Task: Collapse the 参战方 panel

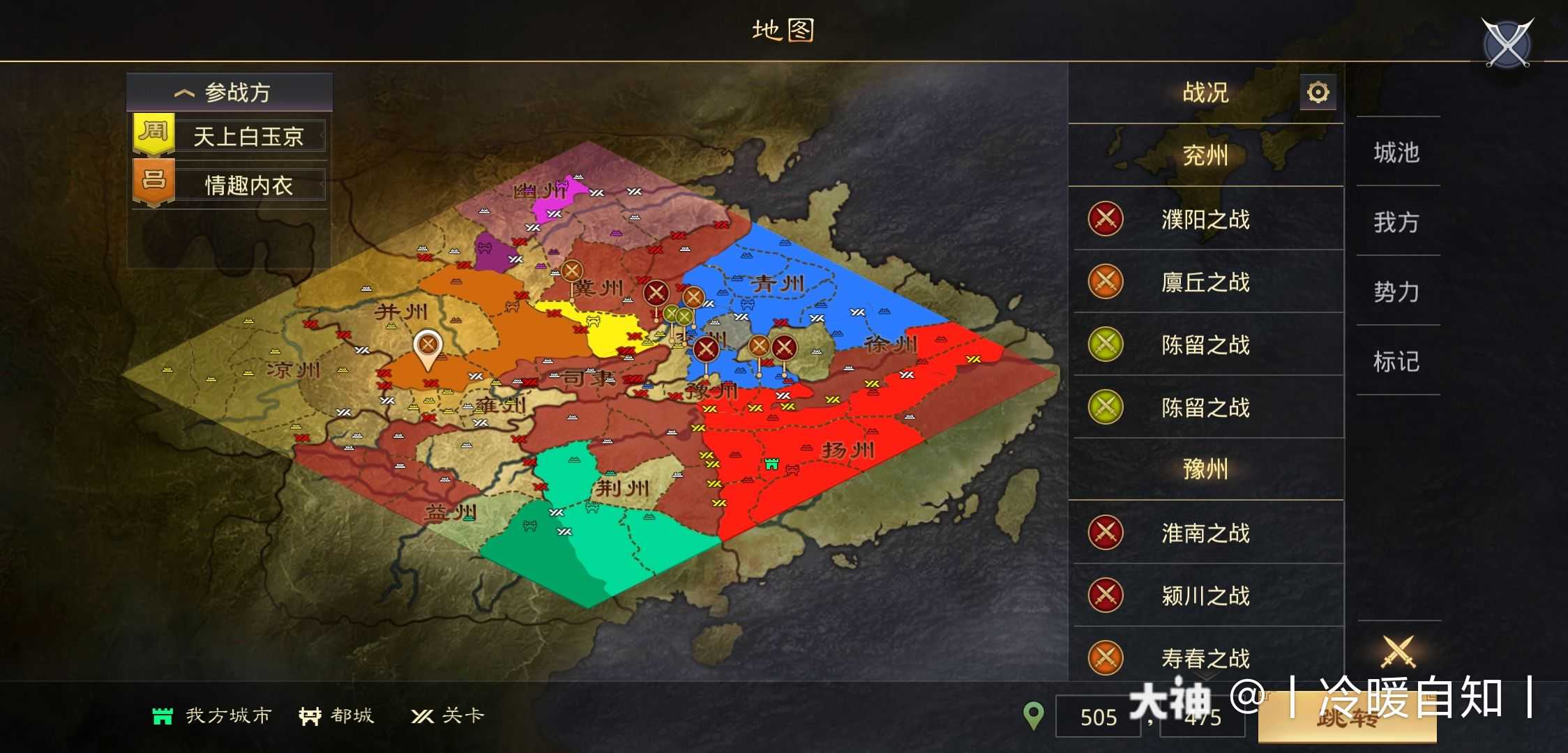Action: tap(185, 91)
